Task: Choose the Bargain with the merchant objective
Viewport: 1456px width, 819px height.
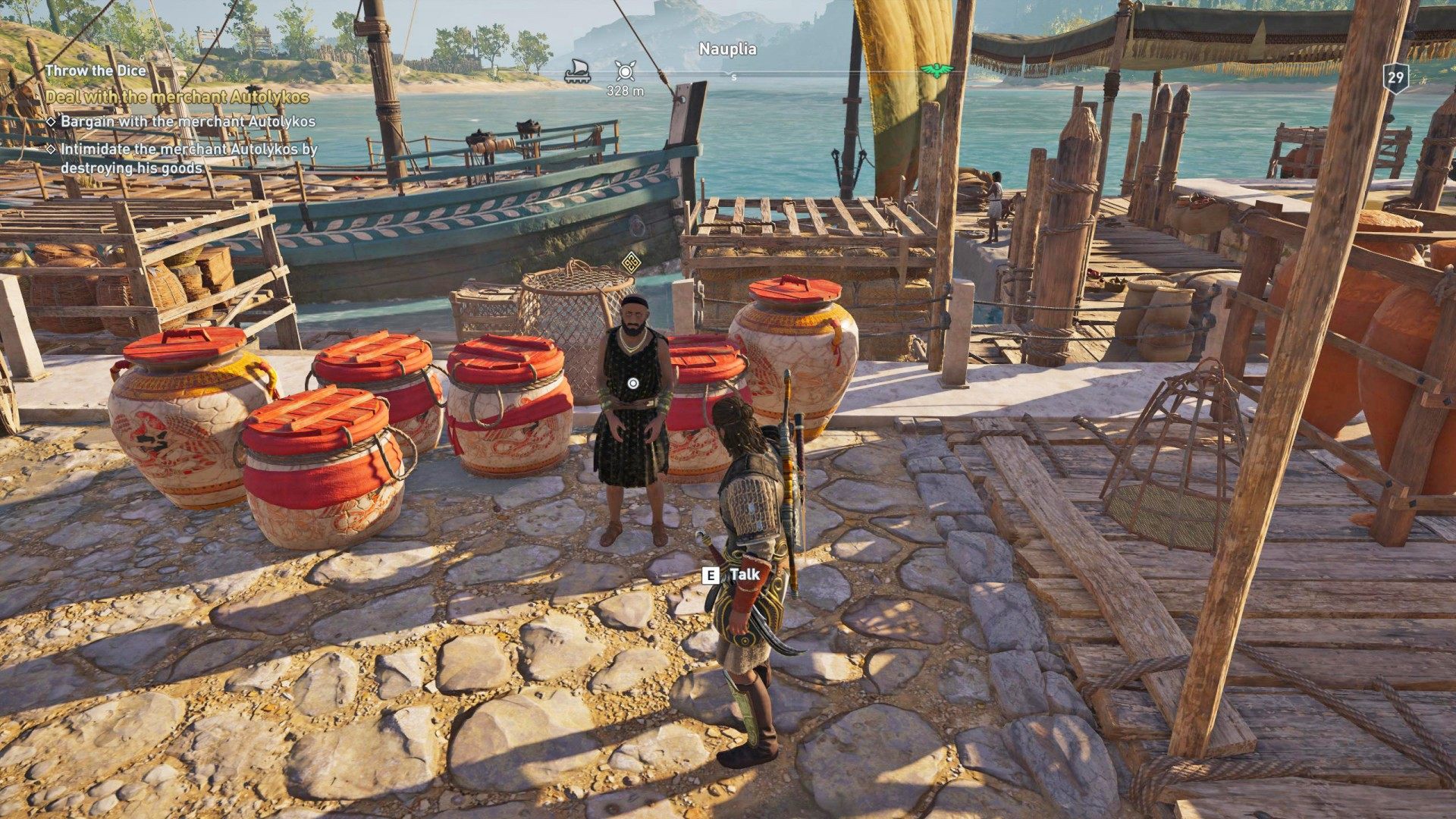Action: pyautogui.click(x=187, y=121)
